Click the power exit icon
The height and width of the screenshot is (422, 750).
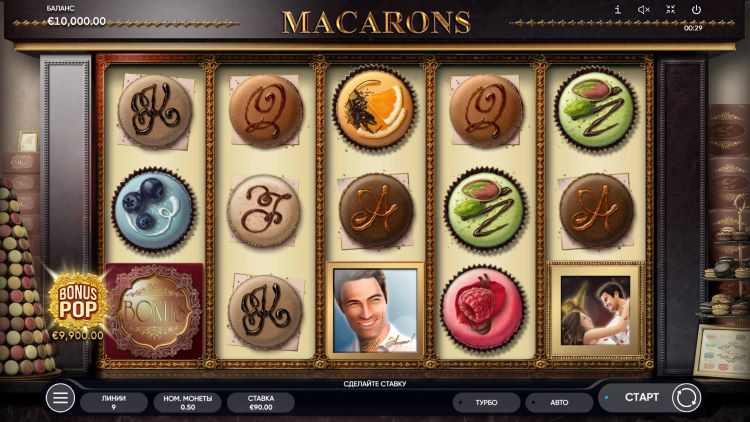coord(696,10)
